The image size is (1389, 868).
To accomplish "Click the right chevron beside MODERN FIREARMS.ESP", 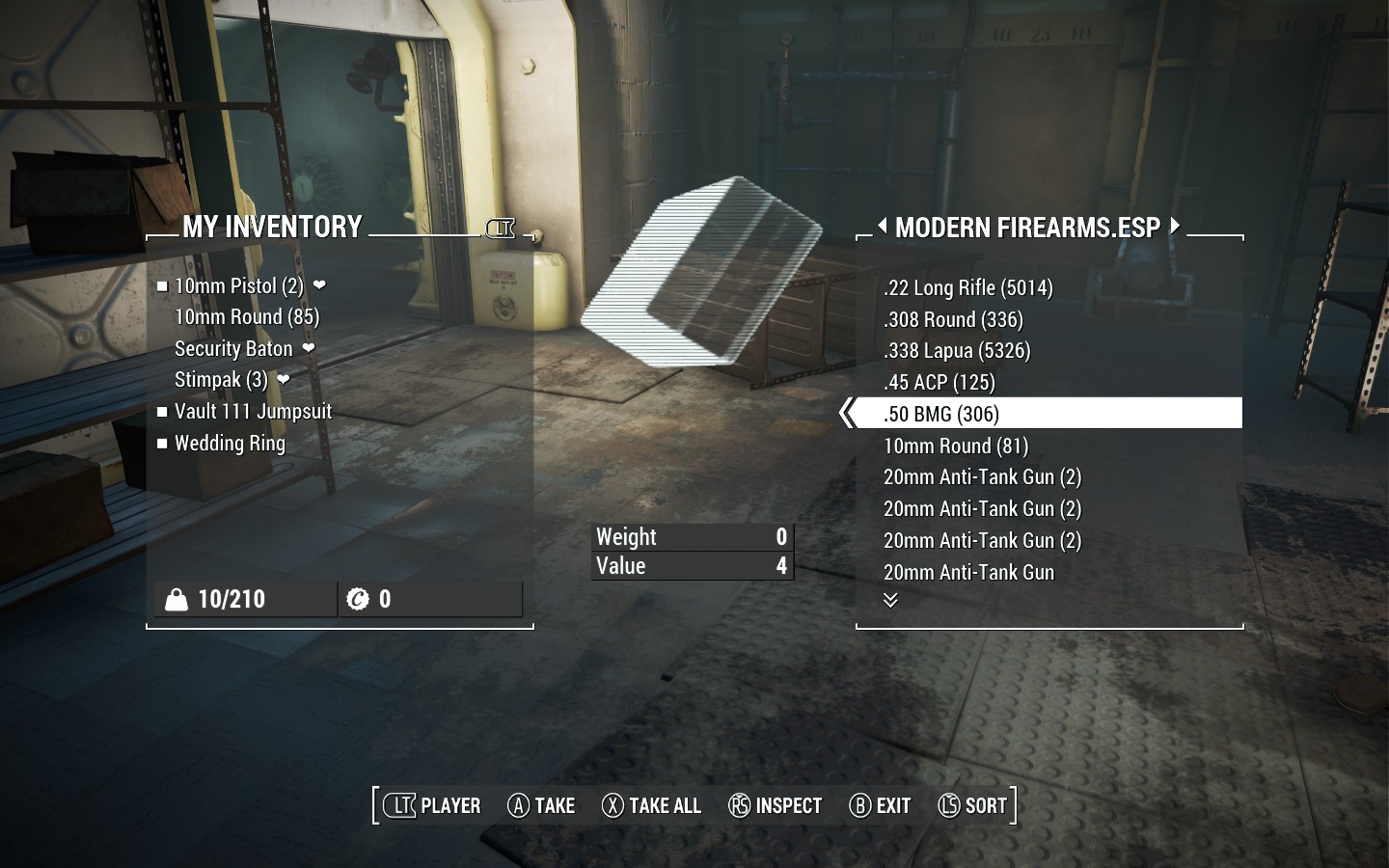I will 1175,227.
